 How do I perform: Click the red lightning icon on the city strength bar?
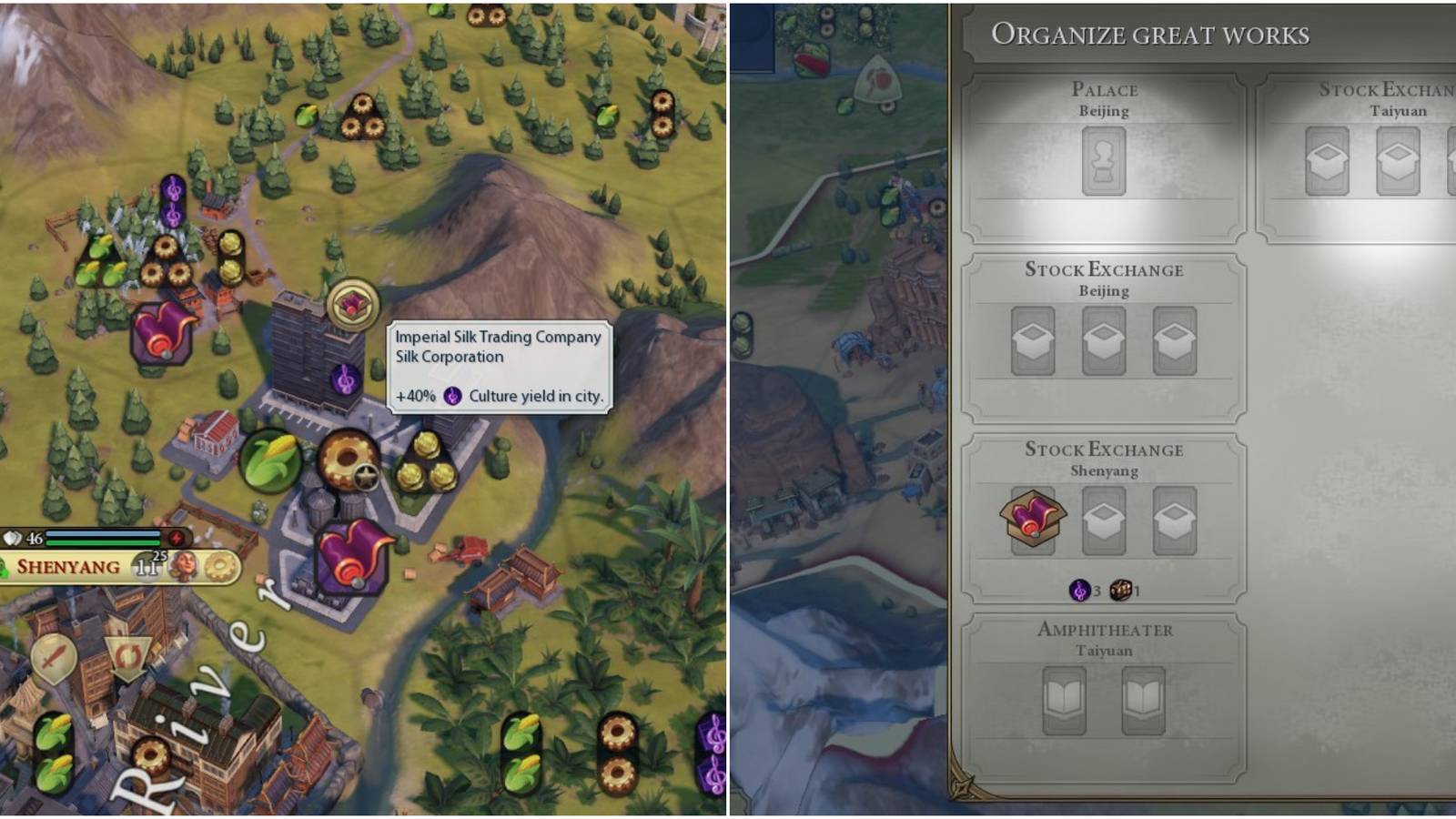click(x=177, y=538)
